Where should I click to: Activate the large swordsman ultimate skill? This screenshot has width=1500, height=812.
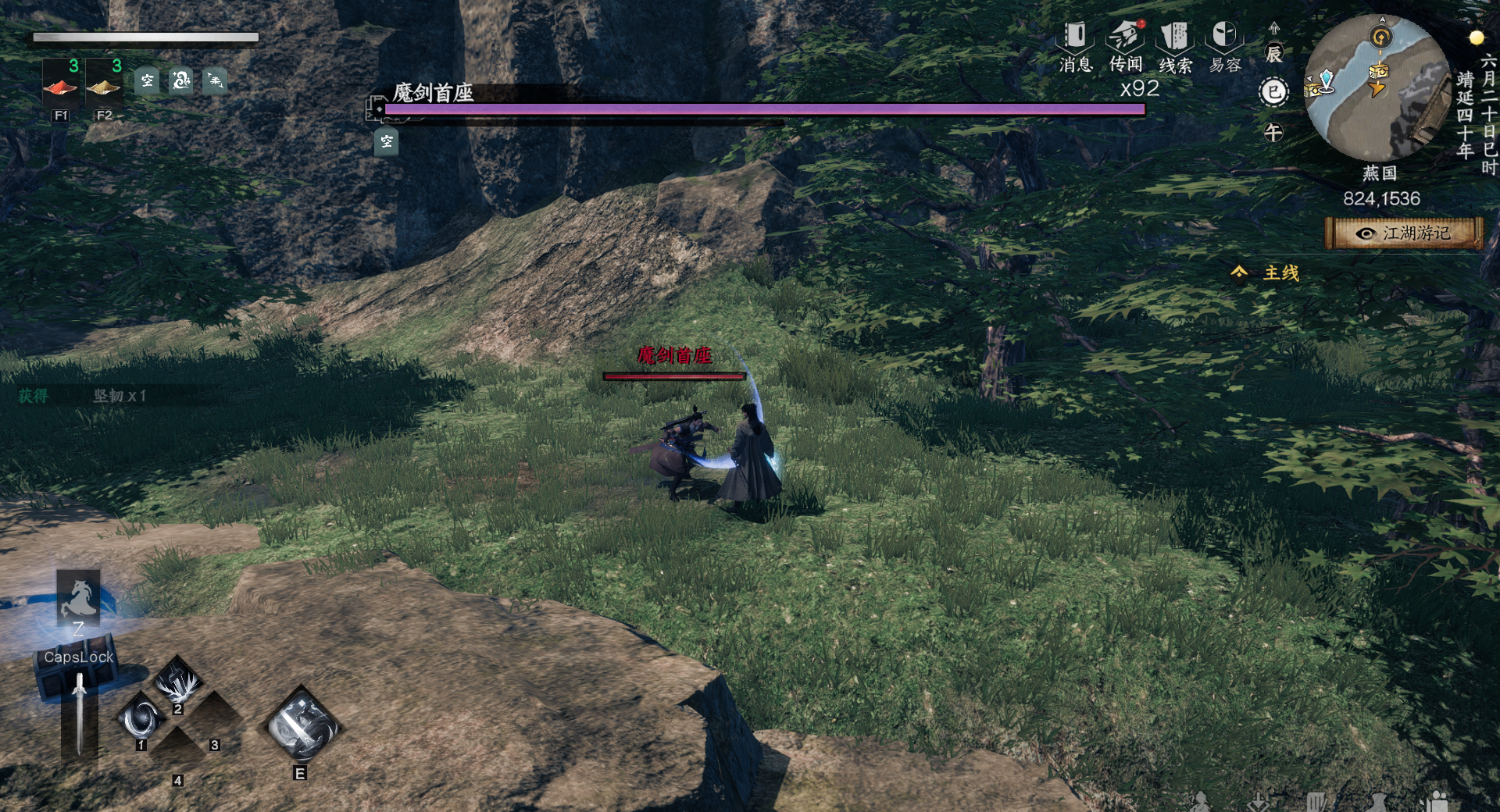[x=301, y=727]
